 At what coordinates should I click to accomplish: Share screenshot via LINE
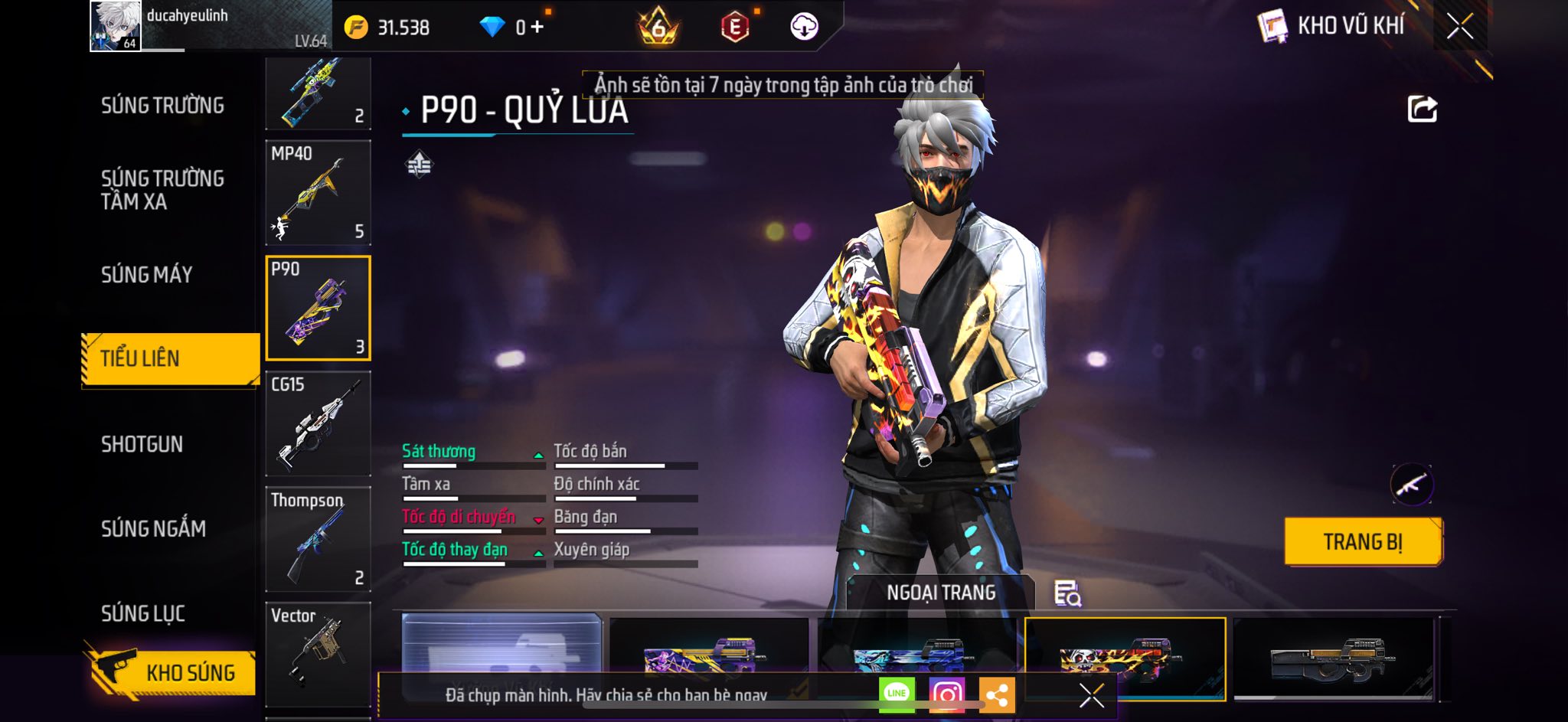pos(897,694)
